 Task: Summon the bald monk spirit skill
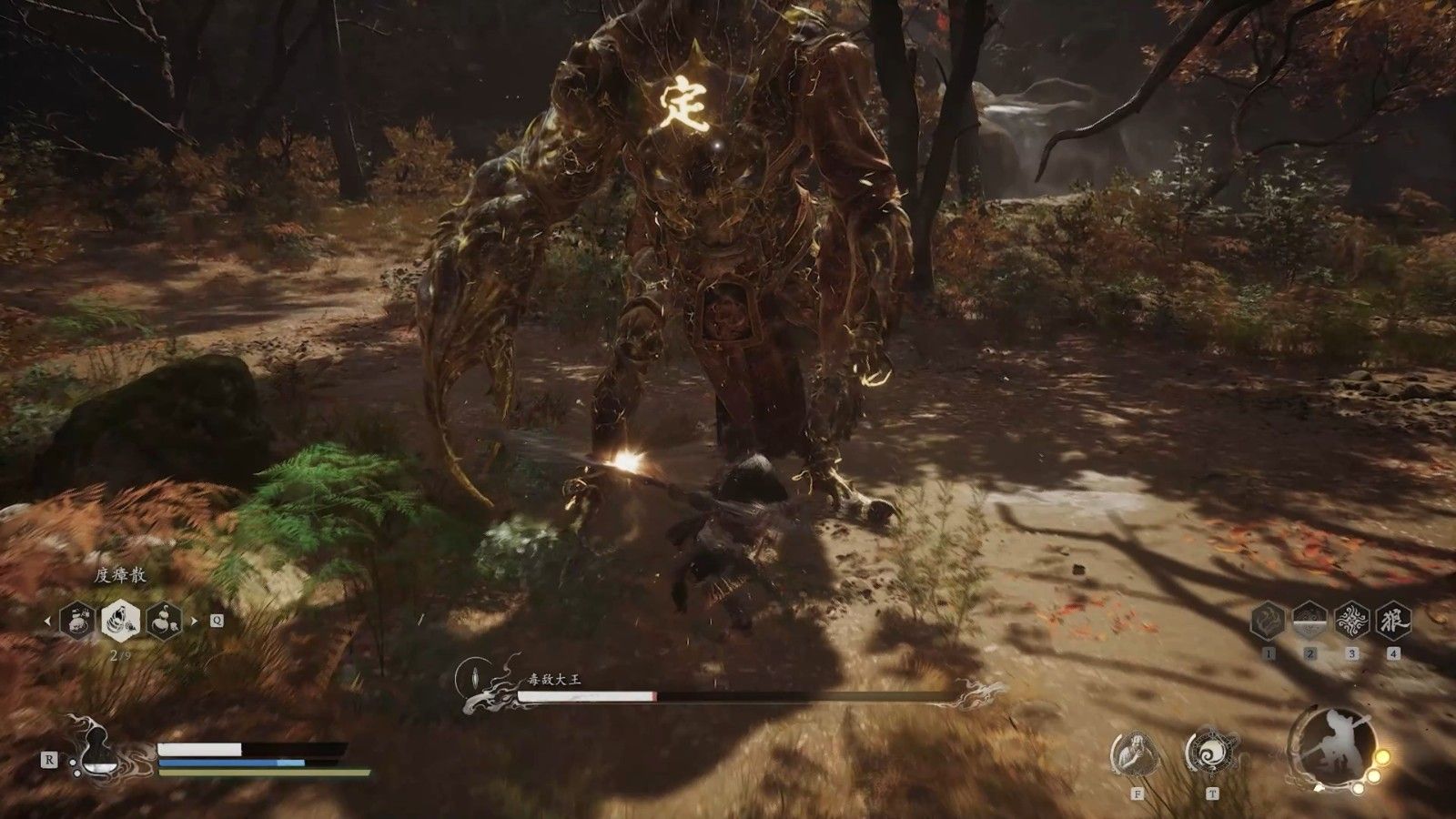click(x=1135, y=754)
